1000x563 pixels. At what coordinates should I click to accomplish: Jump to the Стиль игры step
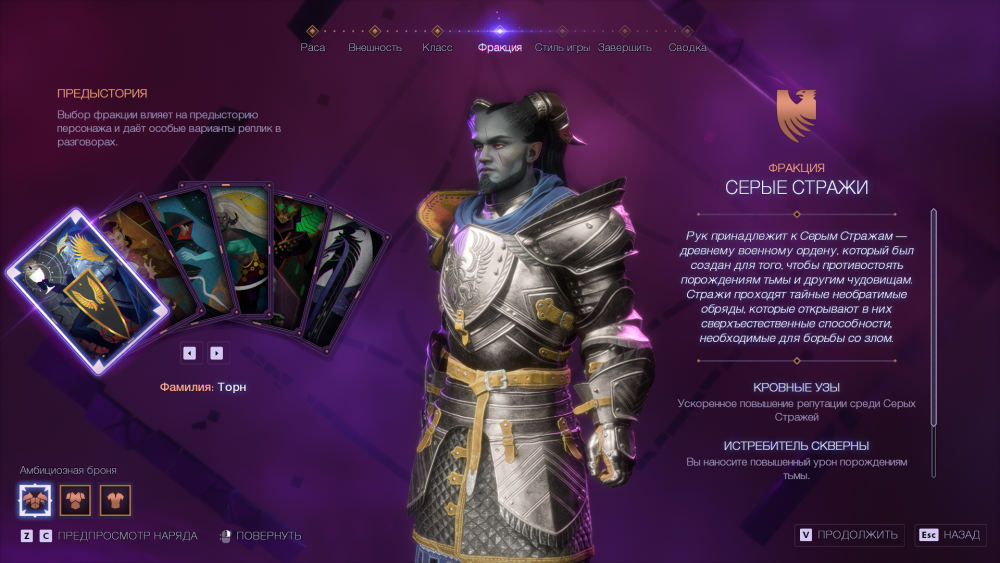click(562, 46)
